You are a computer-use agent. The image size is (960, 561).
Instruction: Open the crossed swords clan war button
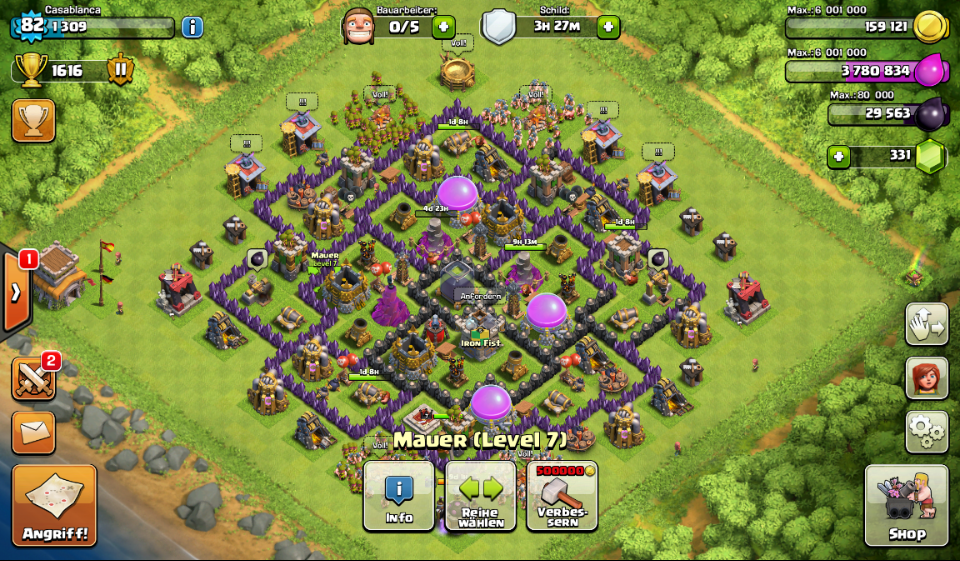pyautogui.click(x=33, y=379)
